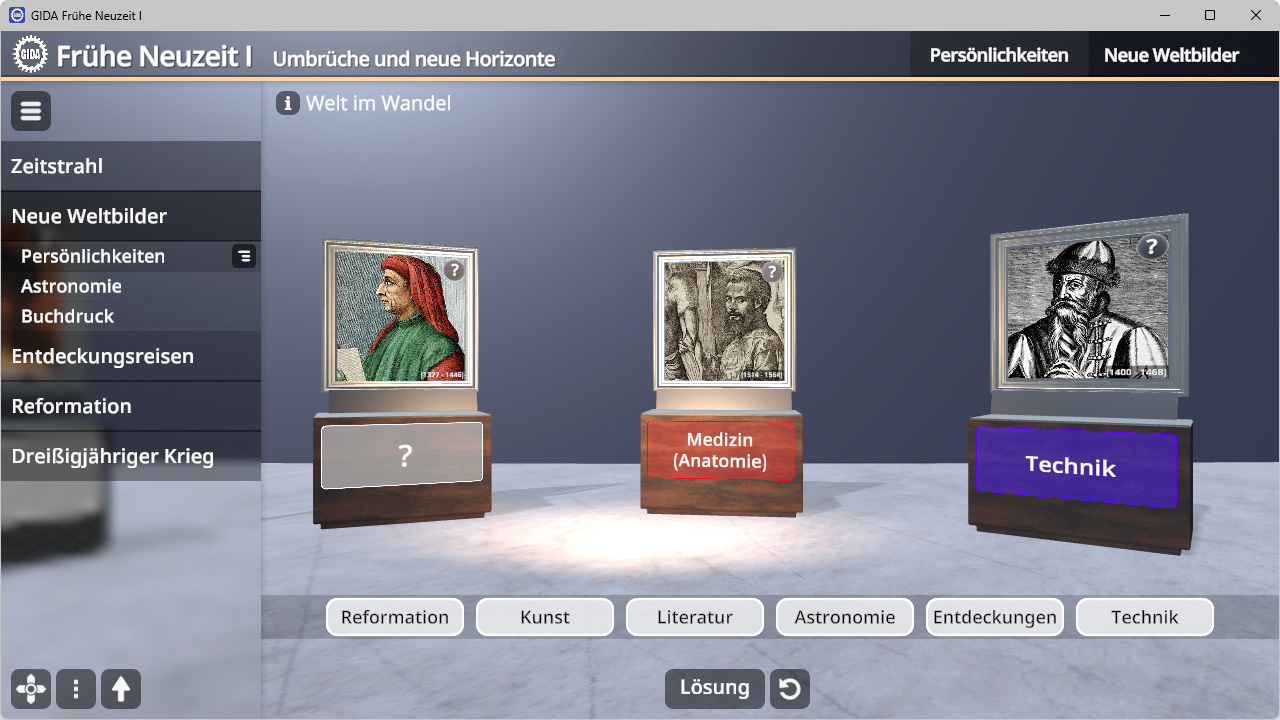The width and height of the screenshot is (1280, 720).
Task: Click the empty question mark answer plate
Action: click(402, 456)
